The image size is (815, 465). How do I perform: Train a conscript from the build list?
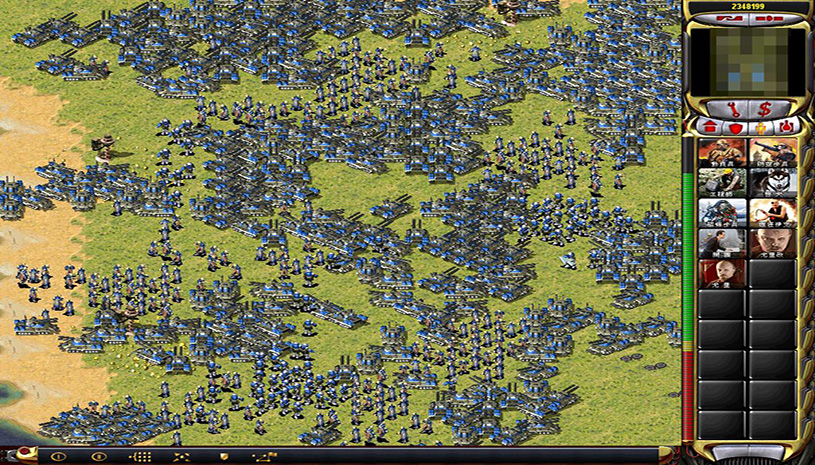pos(723,152)
